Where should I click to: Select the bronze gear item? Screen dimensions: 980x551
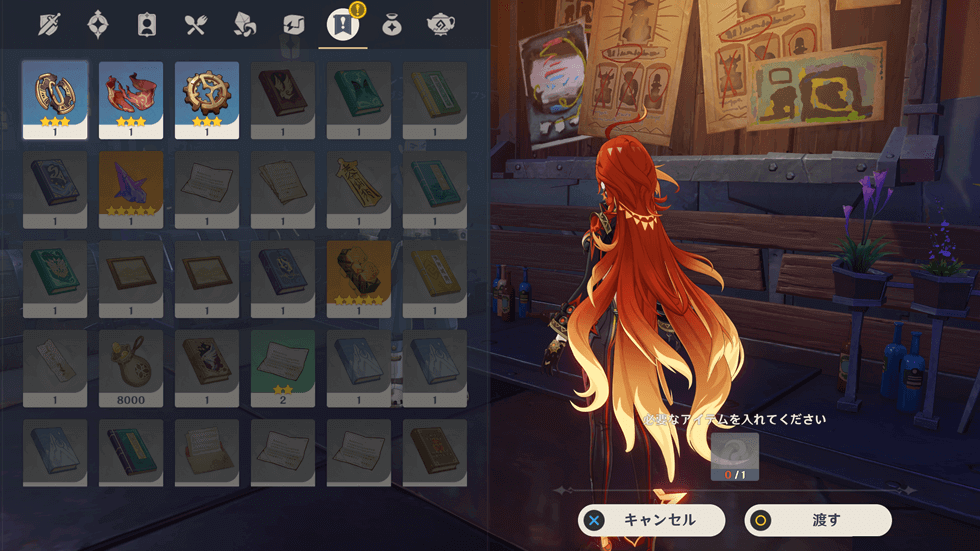[207, 99]
